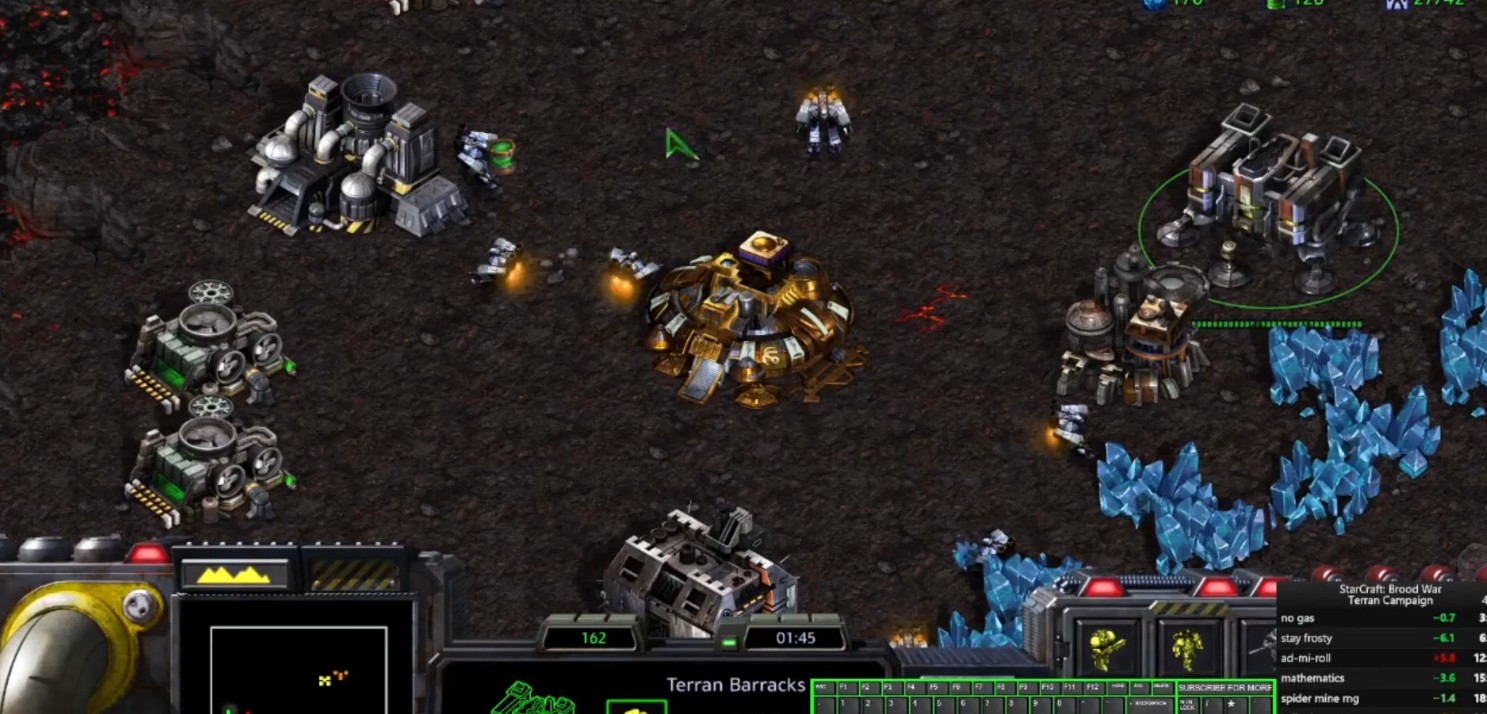
Task: Toggle minimap terrain with the yellow mountain button
Action: [236, 574]
